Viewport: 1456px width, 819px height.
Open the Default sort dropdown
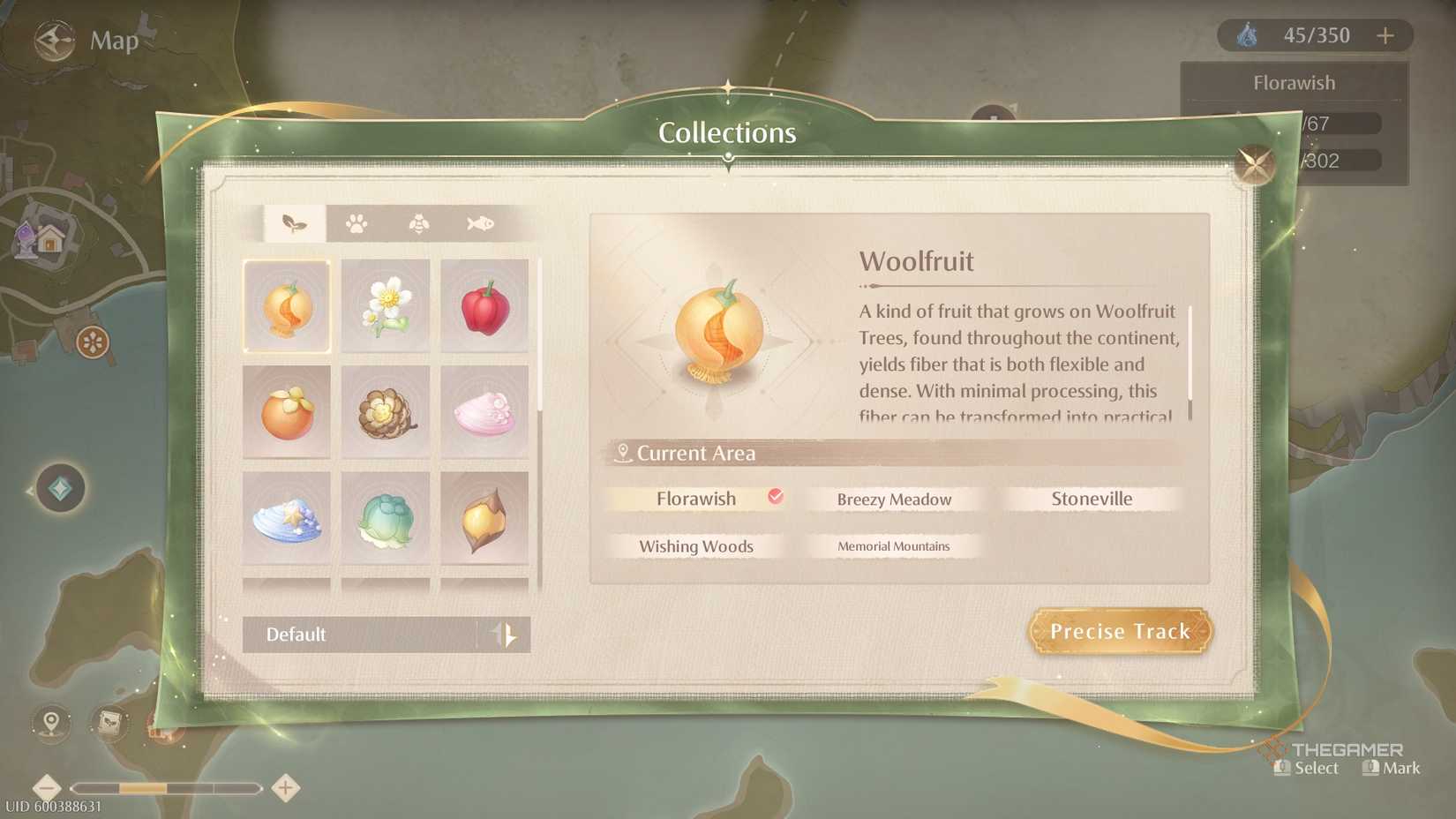(371, 635)
